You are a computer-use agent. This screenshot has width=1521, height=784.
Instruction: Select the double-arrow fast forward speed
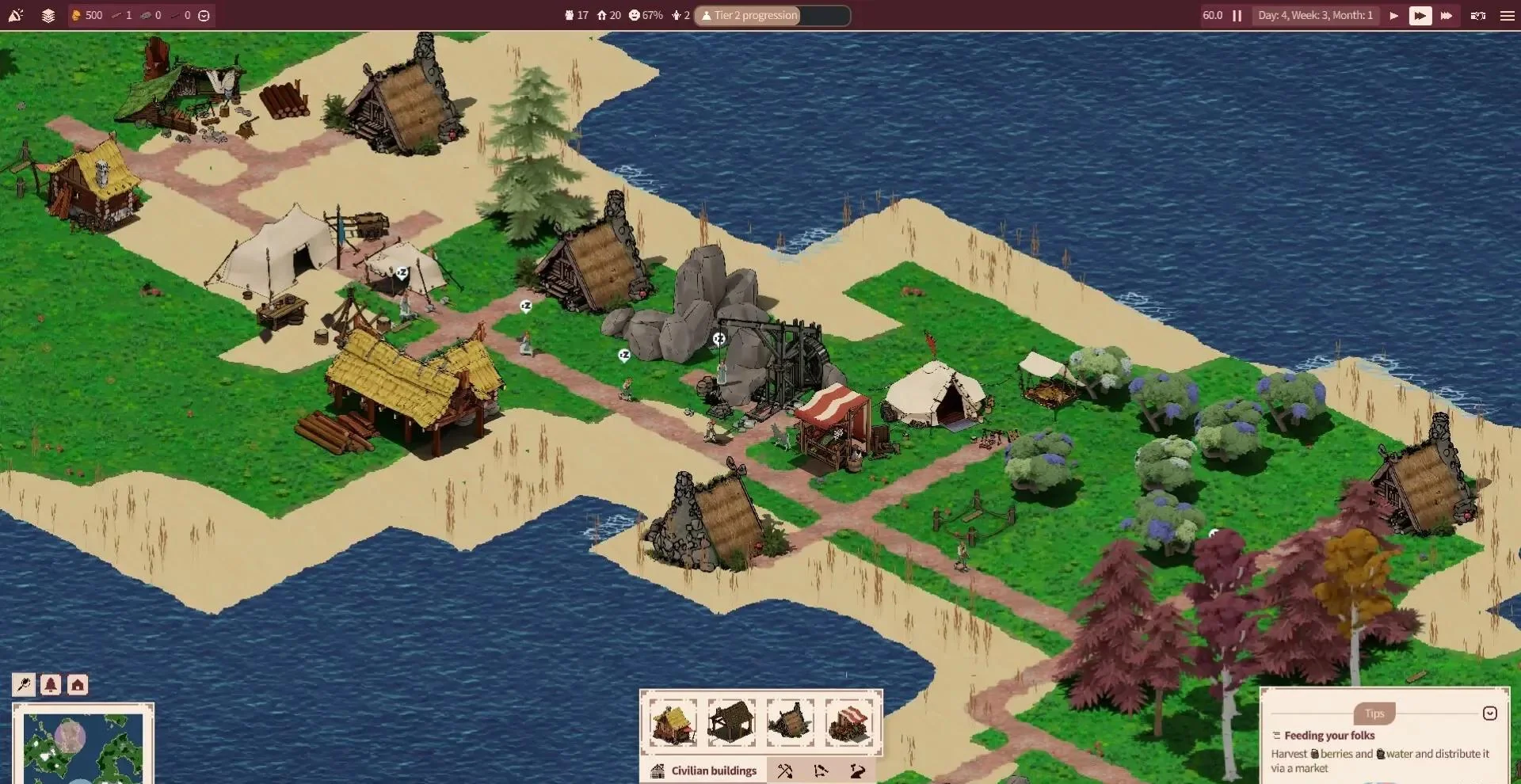click(x=1420, y=16)
